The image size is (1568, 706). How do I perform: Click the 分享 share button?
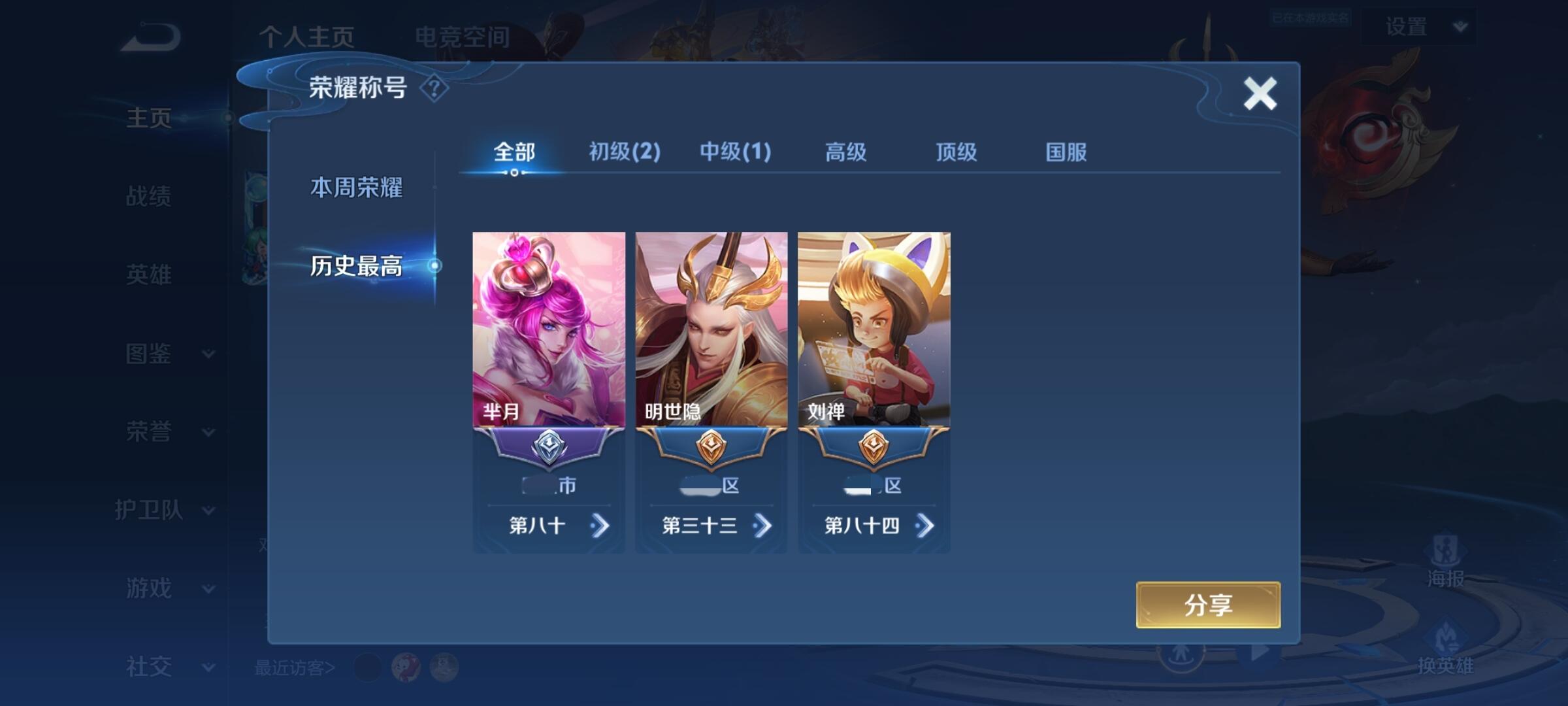point(1208,605)
